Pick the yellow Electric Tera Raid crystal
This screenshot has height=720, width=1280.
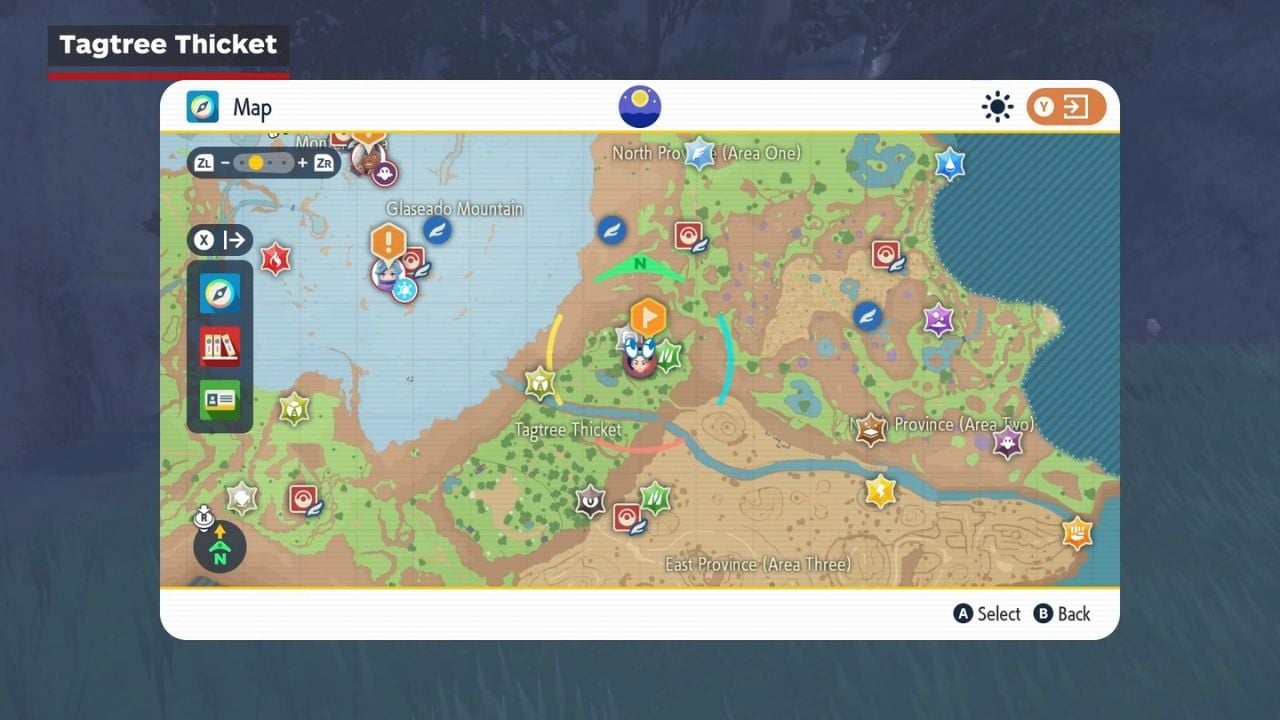click(880, 491)
